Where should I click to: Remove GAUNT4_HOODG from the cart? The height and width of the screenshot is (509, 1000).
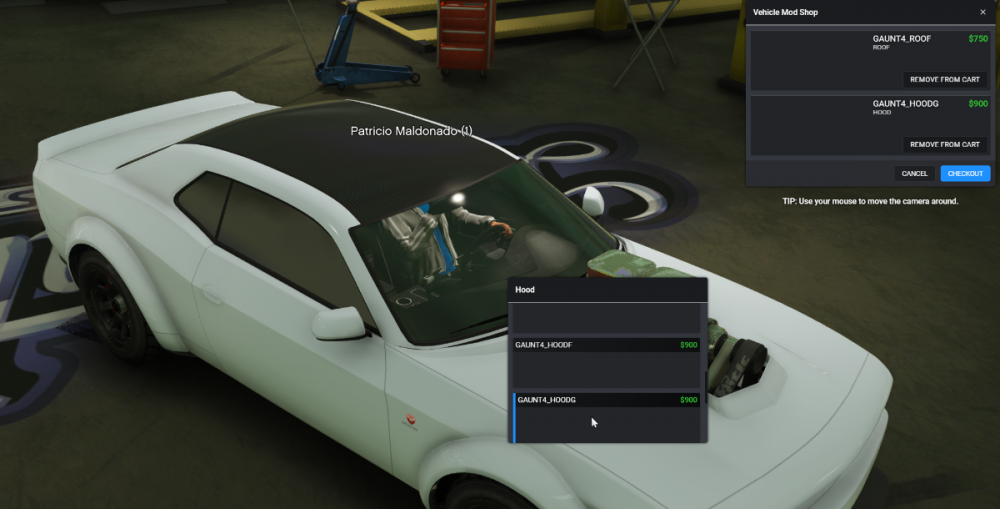coord(944,145)
